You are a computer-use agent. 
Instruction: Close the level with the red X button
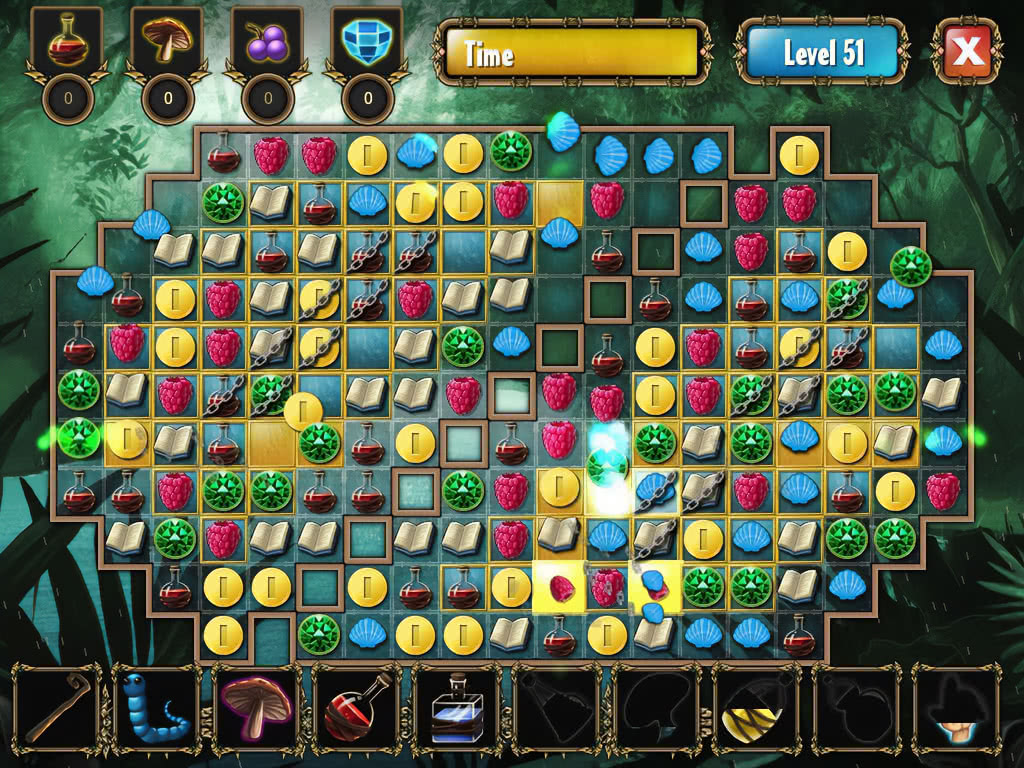[967, 51]
